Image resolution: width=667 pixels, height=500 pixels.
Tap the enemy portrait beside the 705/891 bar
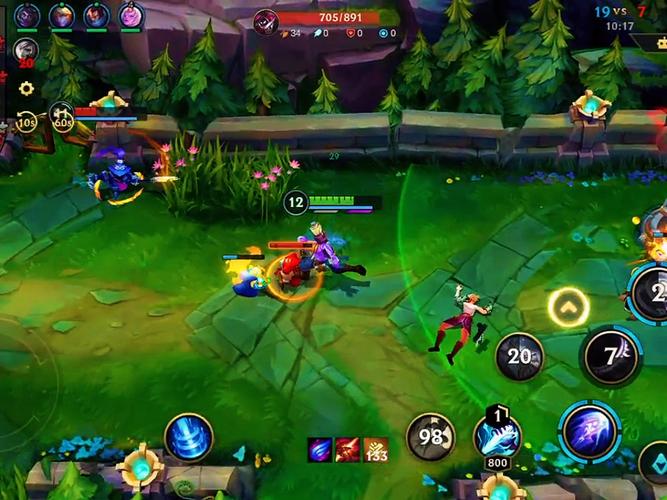265,21
